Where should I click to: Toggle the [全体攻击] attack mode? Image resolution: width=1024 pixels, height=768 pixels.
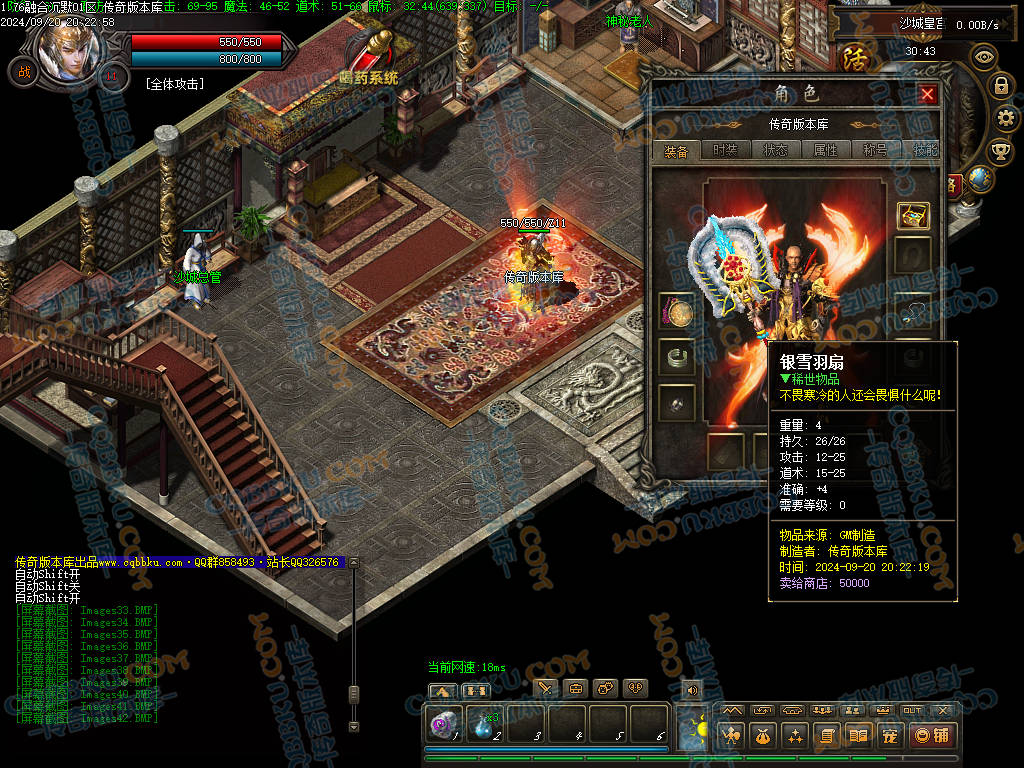pos(175,84)
